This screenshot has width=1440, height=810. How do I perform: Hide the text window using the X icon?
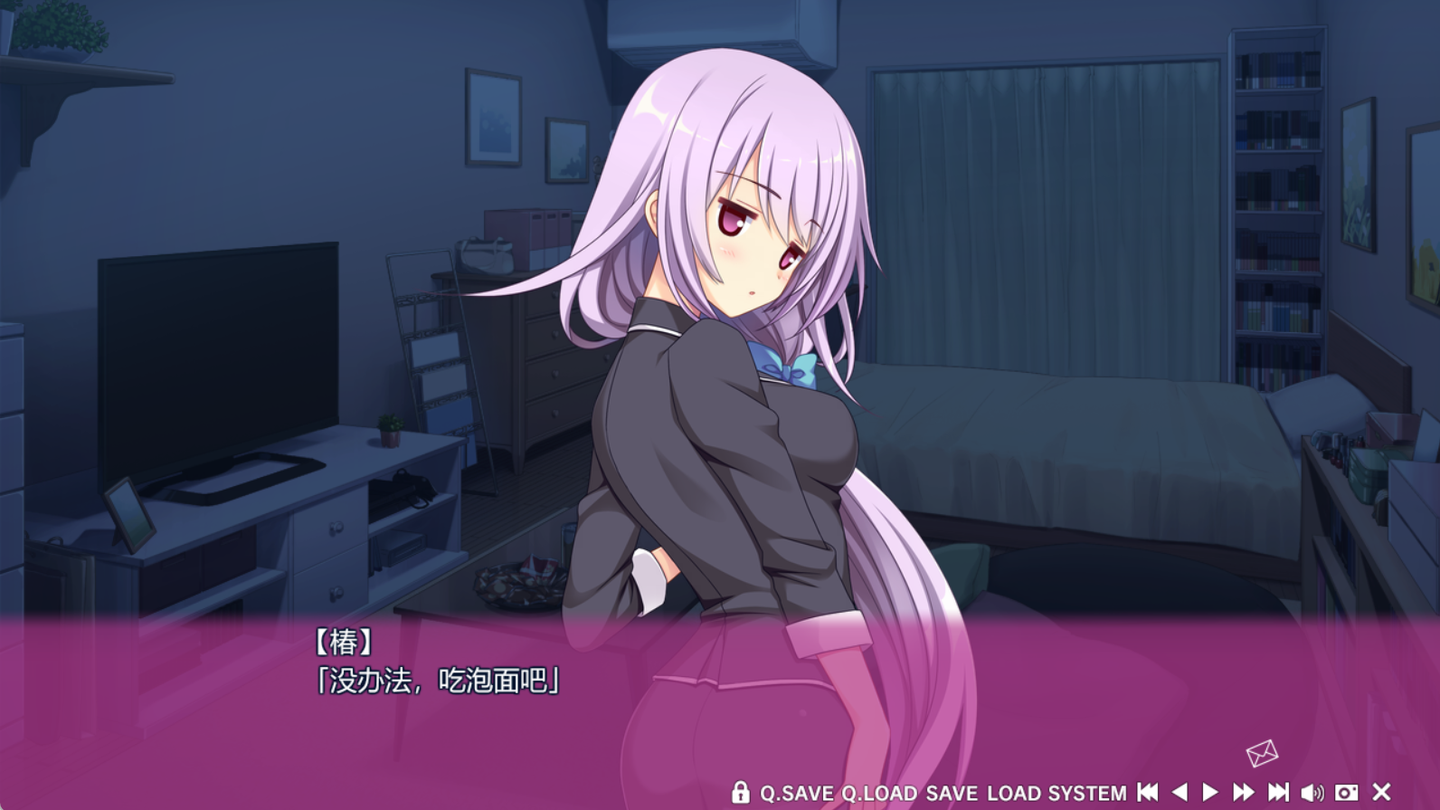coord(1381,792)
